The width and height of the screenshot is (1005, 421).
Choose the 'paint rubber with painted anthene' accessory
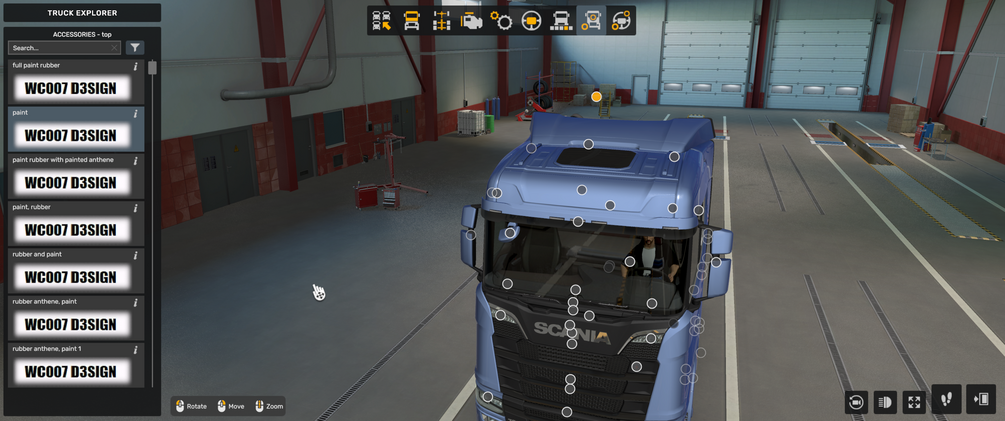pos(71,183)
